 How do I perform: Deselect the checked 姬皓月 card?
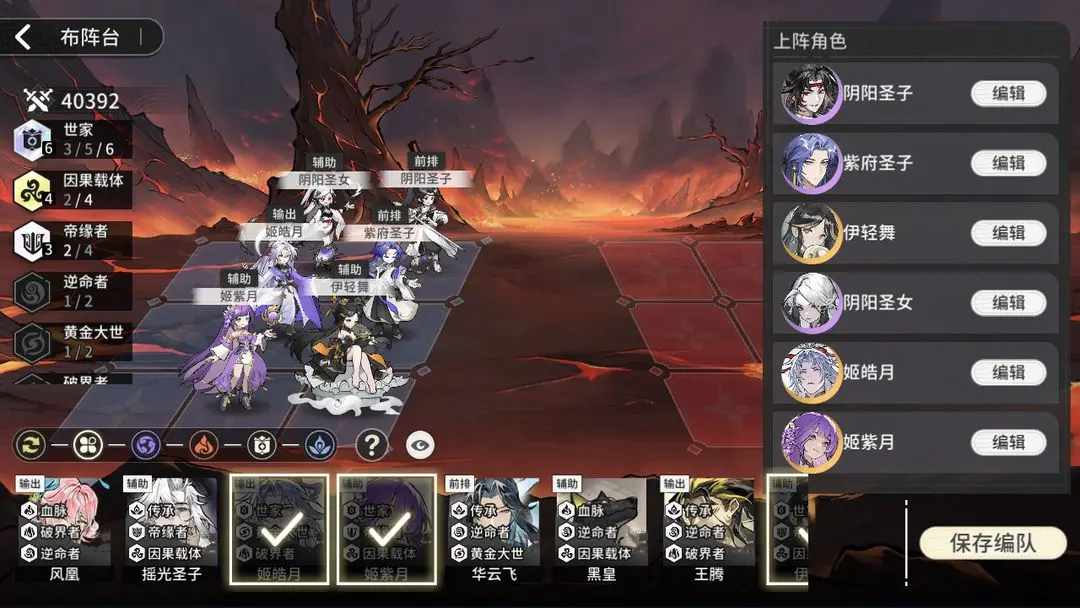point(279,530)
